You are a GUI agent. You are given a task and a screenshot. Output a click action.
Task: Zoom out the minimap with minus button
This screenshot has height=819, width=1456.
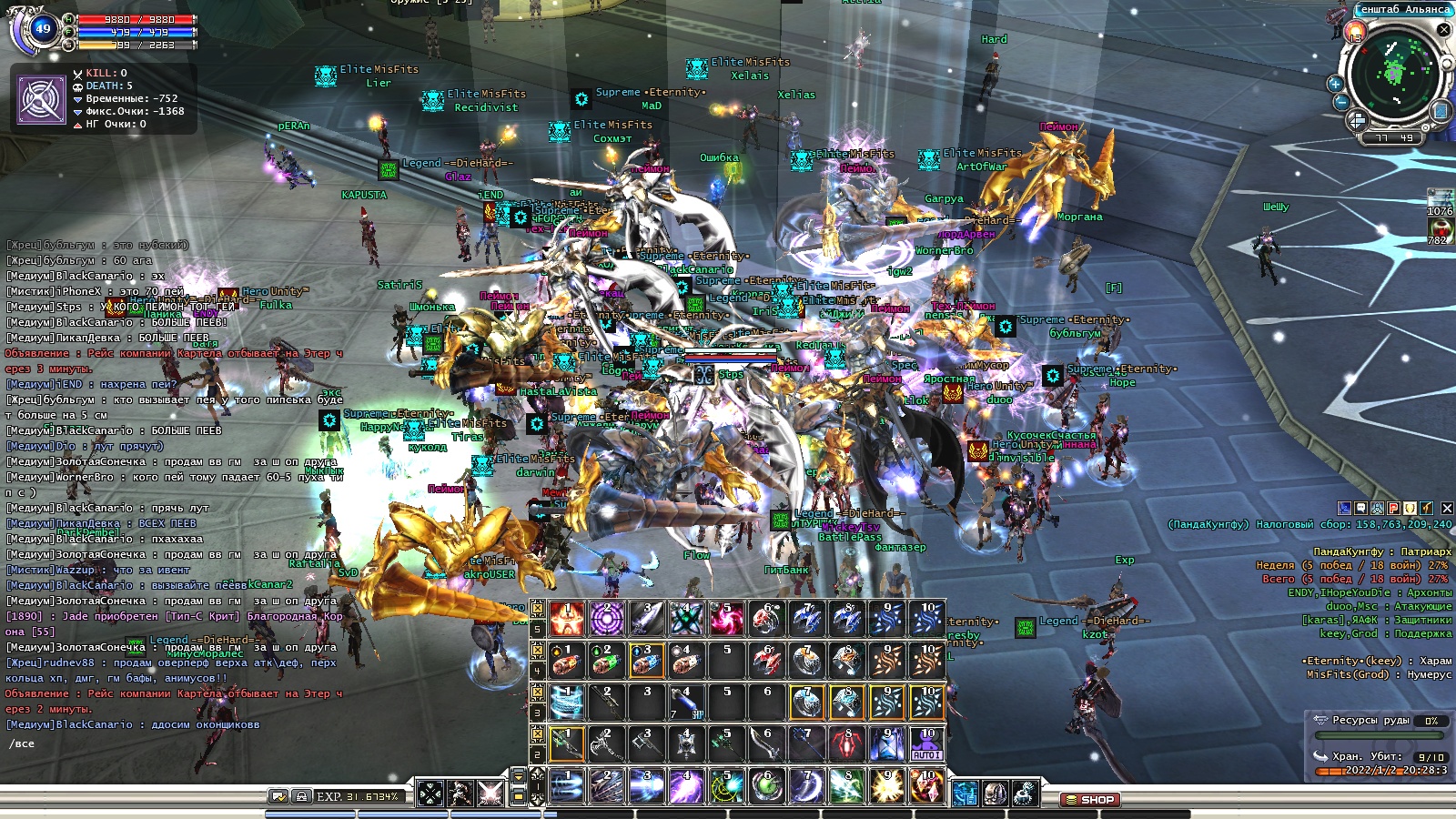(1341, 102)
